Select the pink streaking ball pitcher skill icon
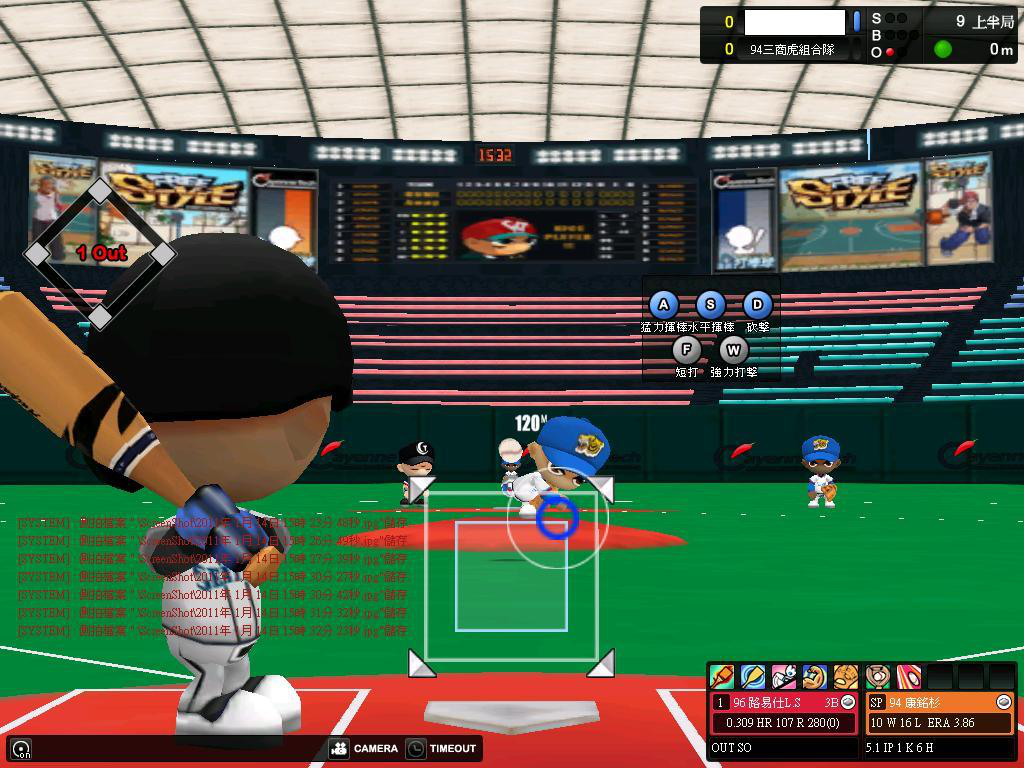The image size is (1024, 768). [908, 677]
